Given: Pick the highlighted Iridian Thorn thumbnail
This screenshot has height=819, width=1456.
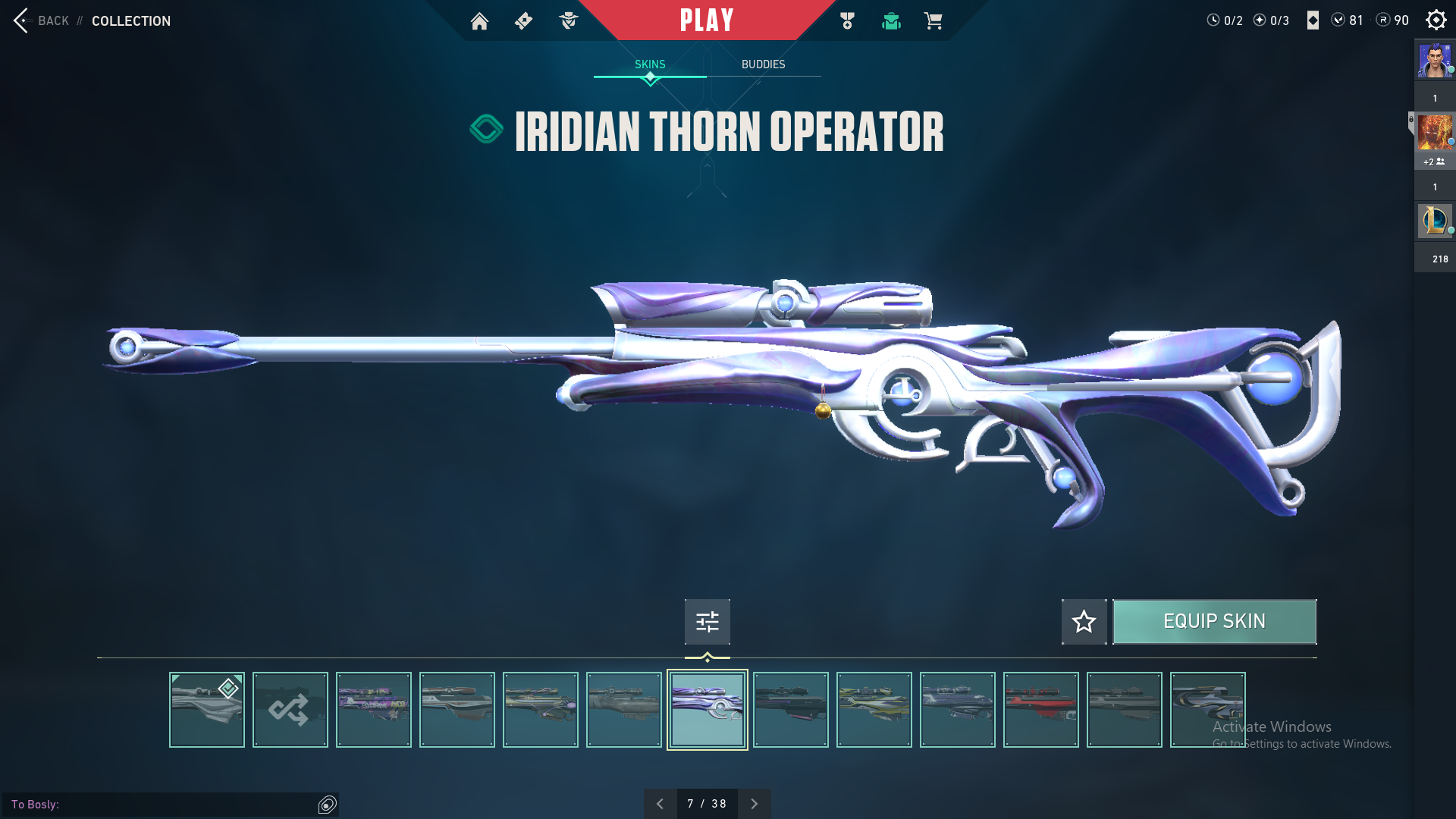Looking at the screenshot, I should [707, 710].
